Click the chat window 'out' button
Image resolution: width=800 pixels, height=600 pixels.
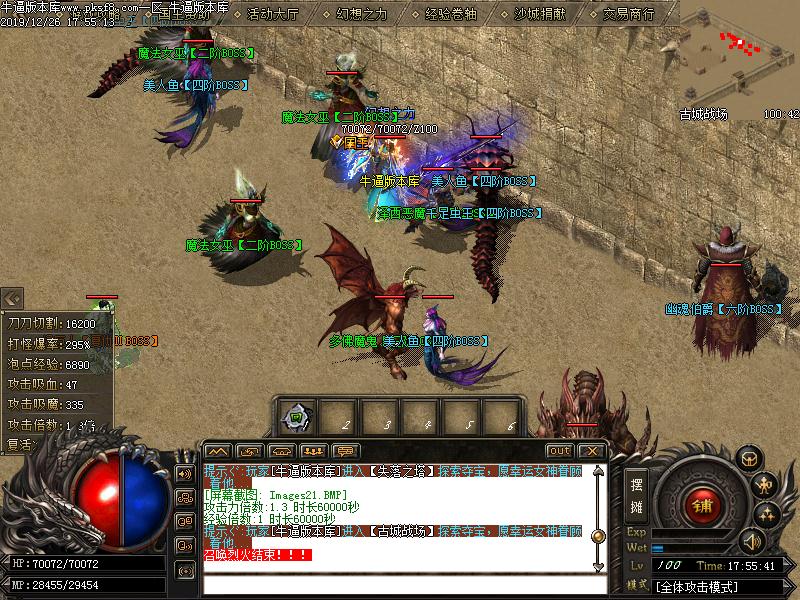click(559, 451)
